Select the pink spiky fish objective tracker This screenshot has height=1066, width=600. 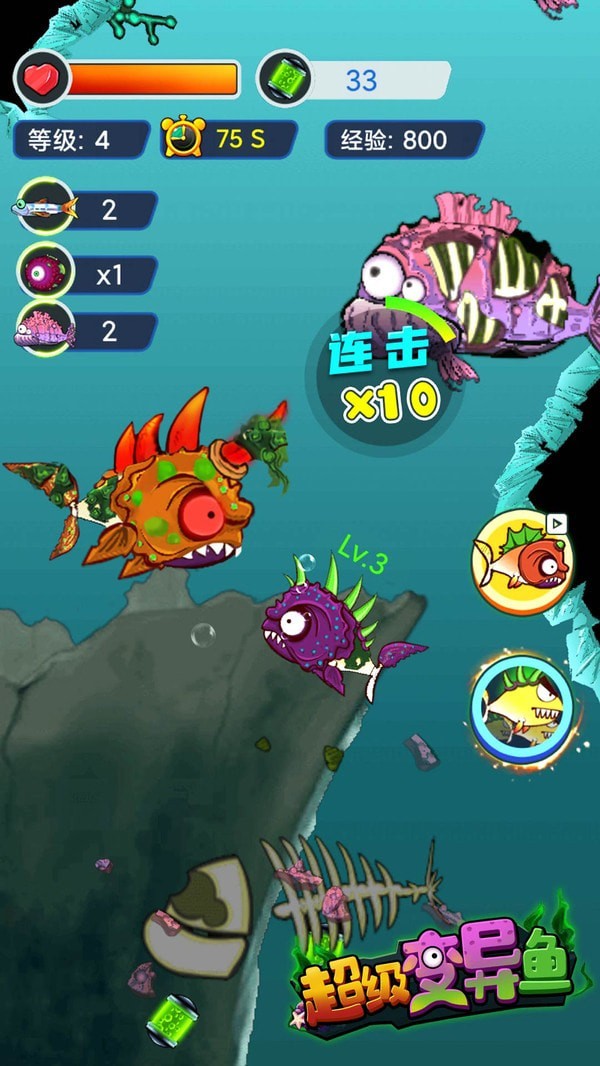pyautogui.click(x=45, y=329)
